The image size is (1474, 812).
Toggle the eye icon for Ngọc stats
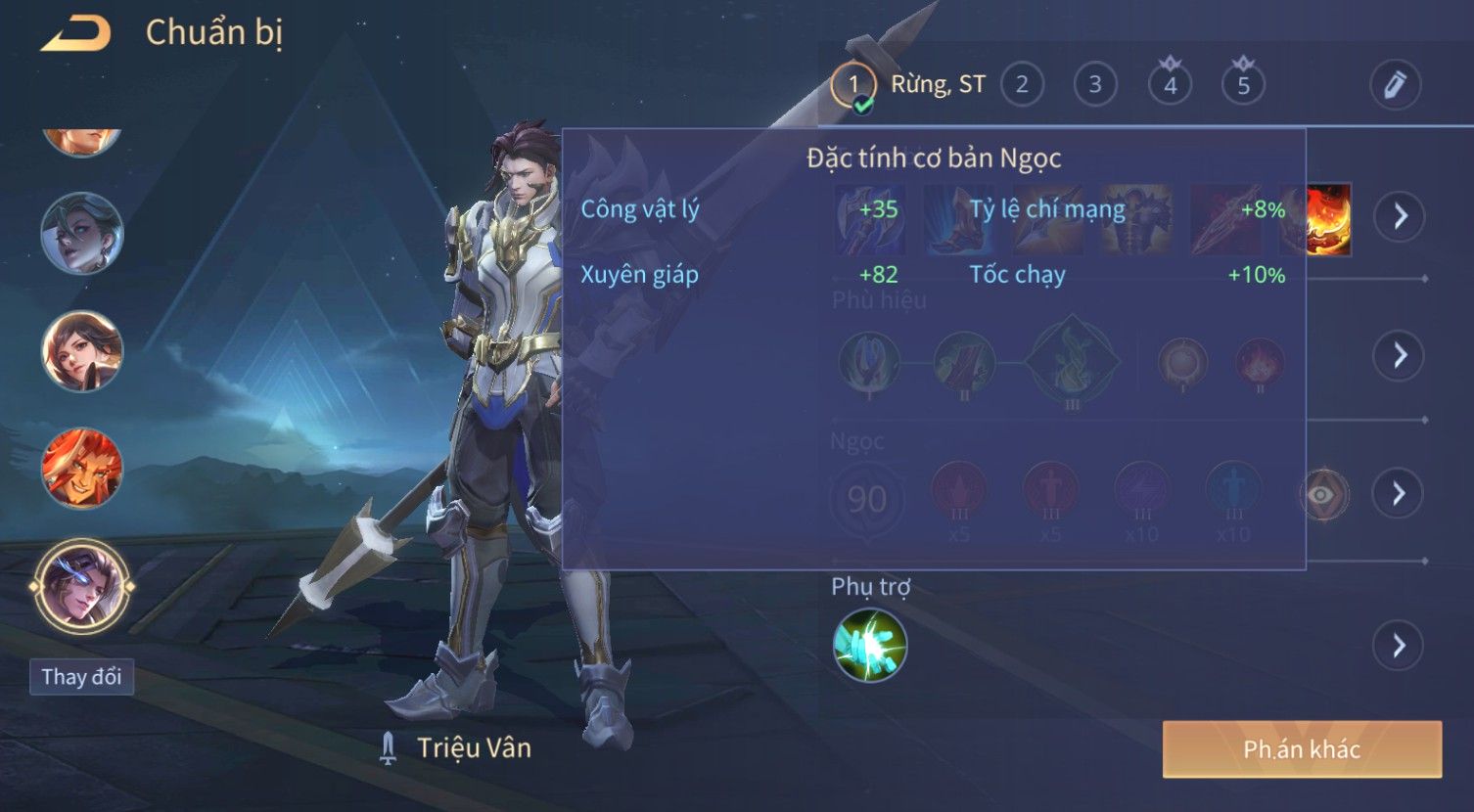click(x=1321, y=495)
